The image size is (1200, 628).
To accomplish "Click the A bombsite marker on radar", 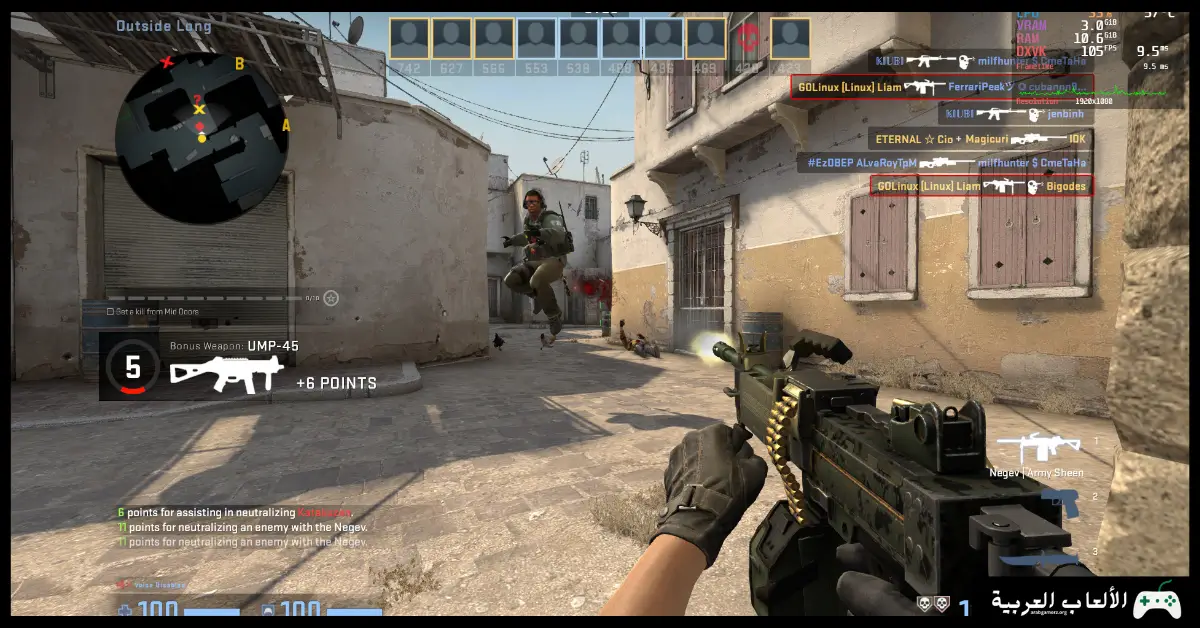I will [x=286, y=125].
